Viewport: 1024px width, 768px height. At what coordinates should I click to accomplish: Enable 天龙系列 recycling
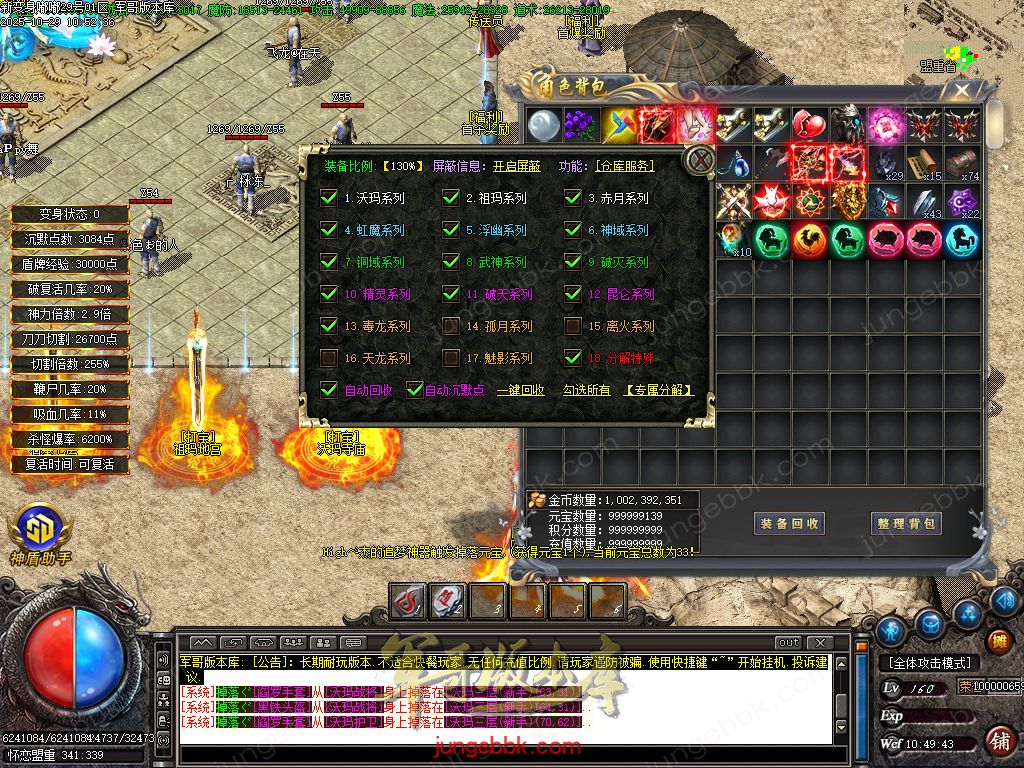328,358
